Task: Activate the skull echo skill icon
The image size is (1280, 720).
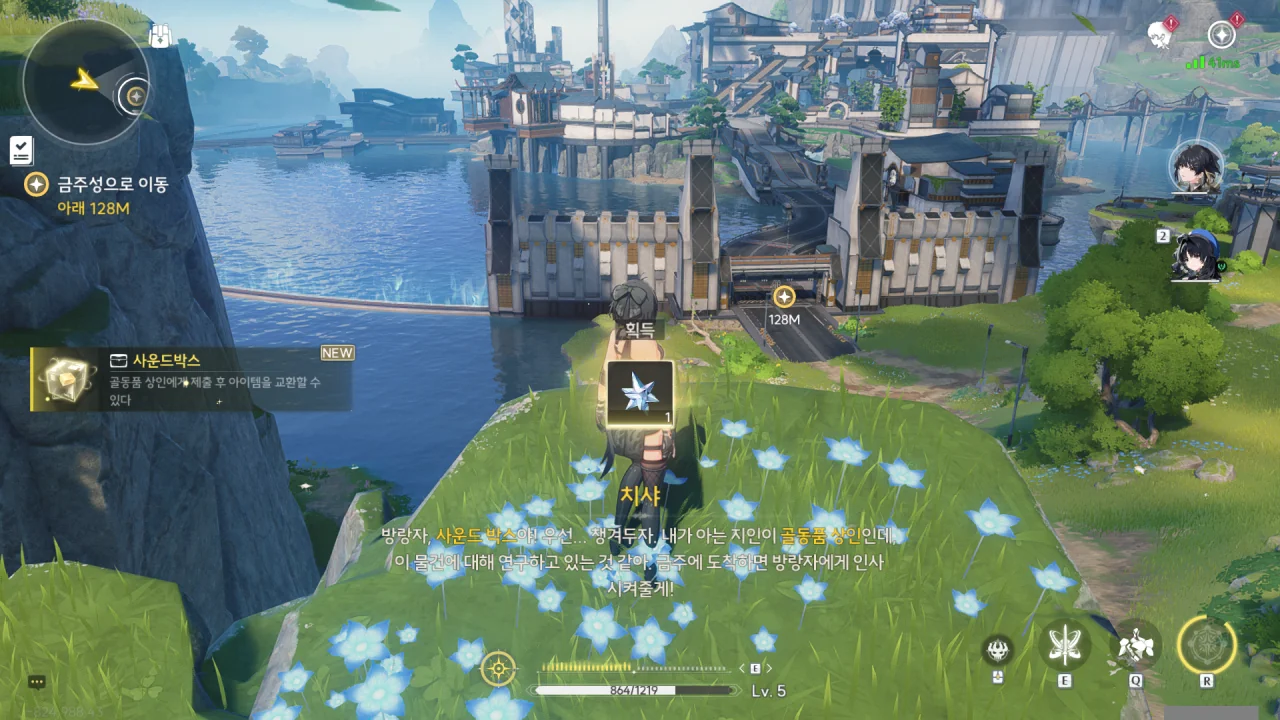Action: (997, 650)
